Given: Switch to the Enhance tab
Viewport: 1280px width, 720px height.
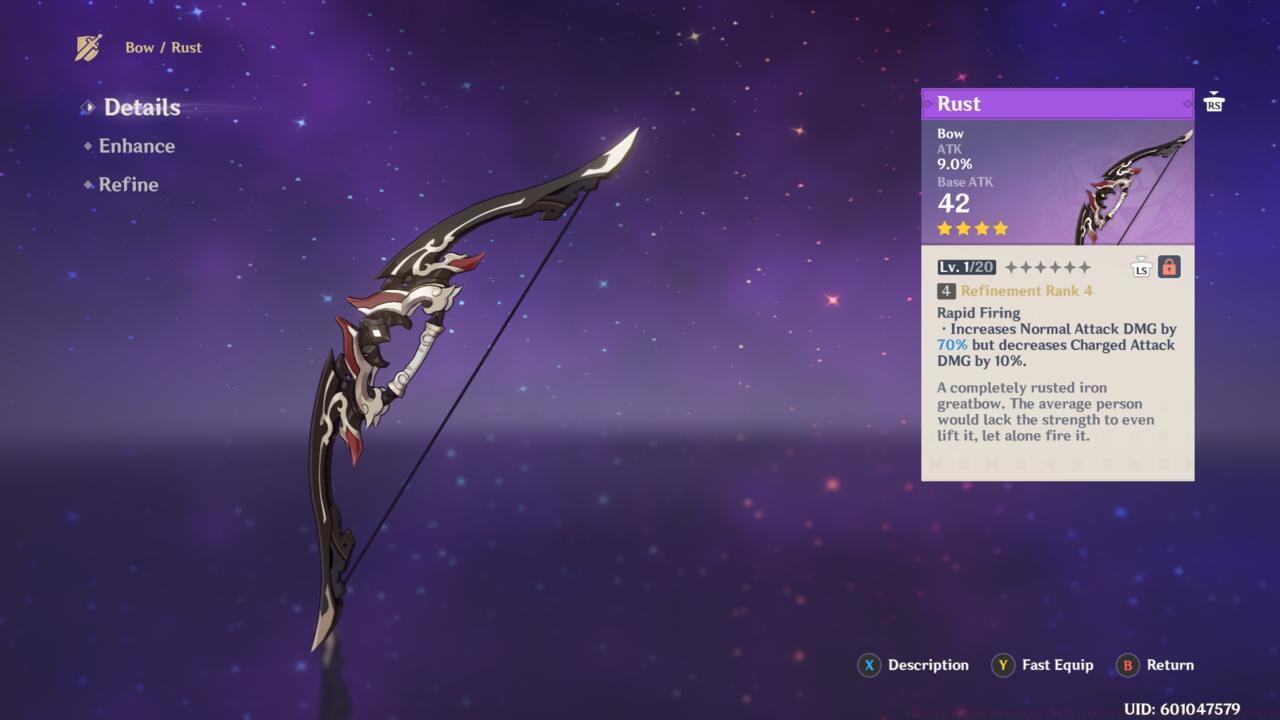Looking at the screenshot, I should tap(136, 146).
